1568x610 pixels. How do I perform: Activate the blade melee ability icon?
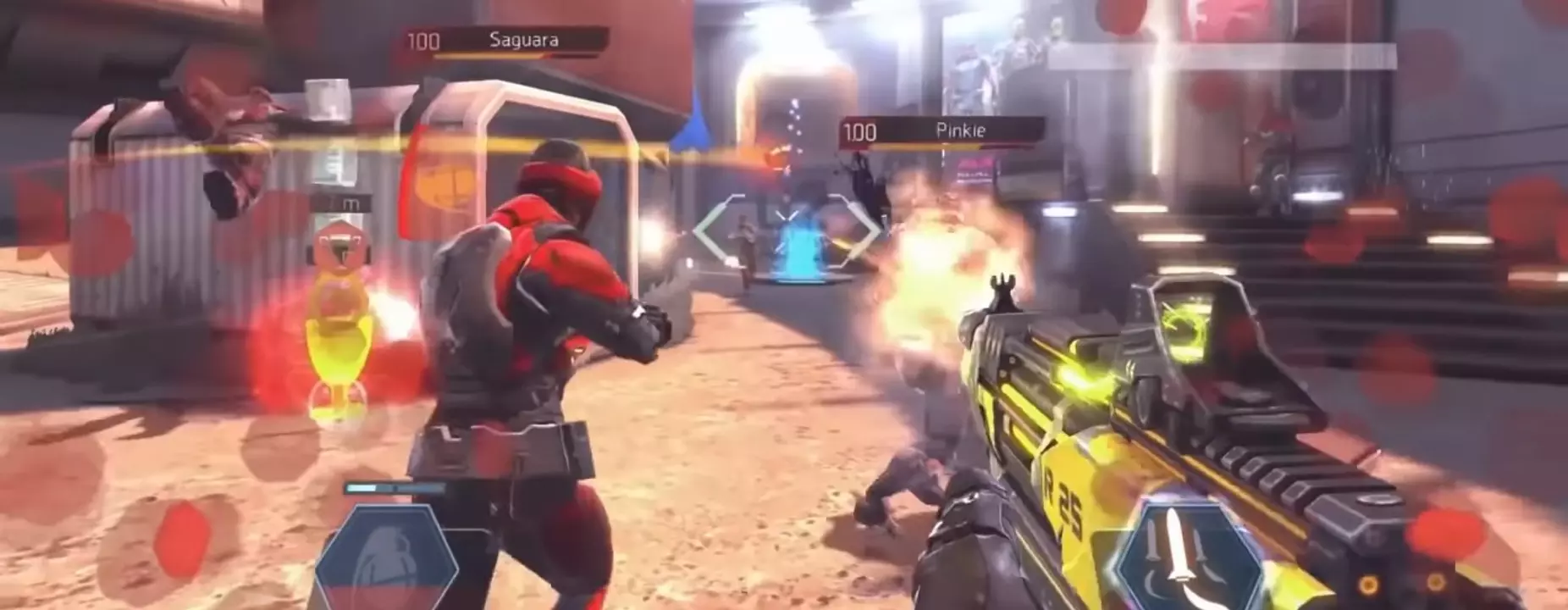click(x=1179, y=555)
